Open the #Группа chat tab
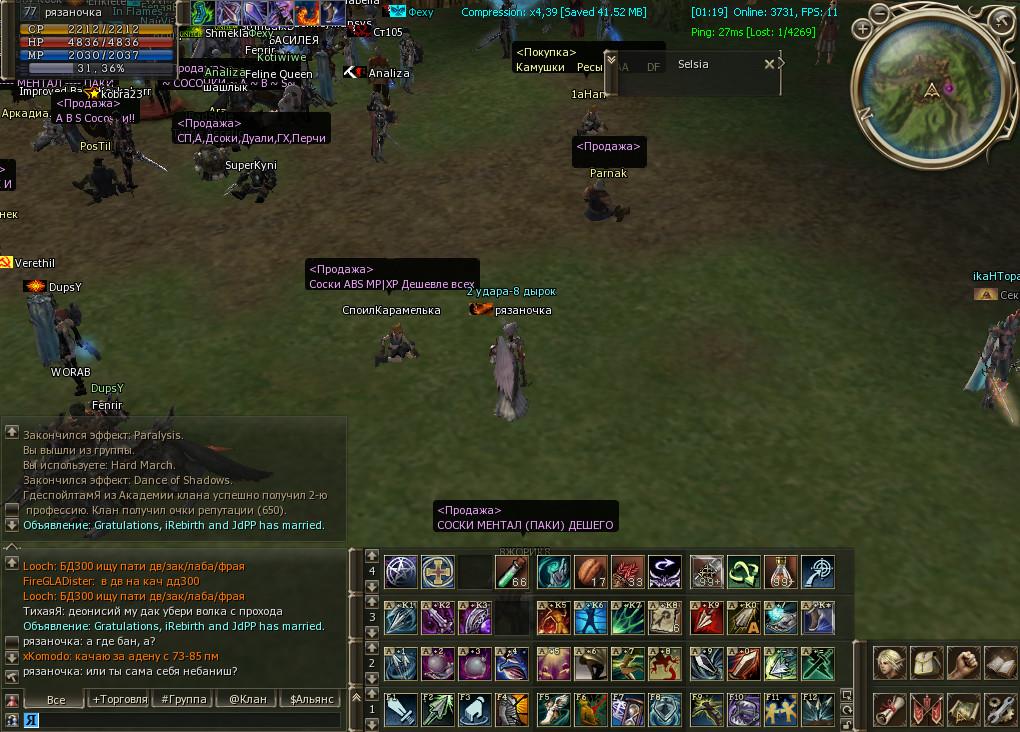Viewport: 1020px width, 732px height. (183, 699)
